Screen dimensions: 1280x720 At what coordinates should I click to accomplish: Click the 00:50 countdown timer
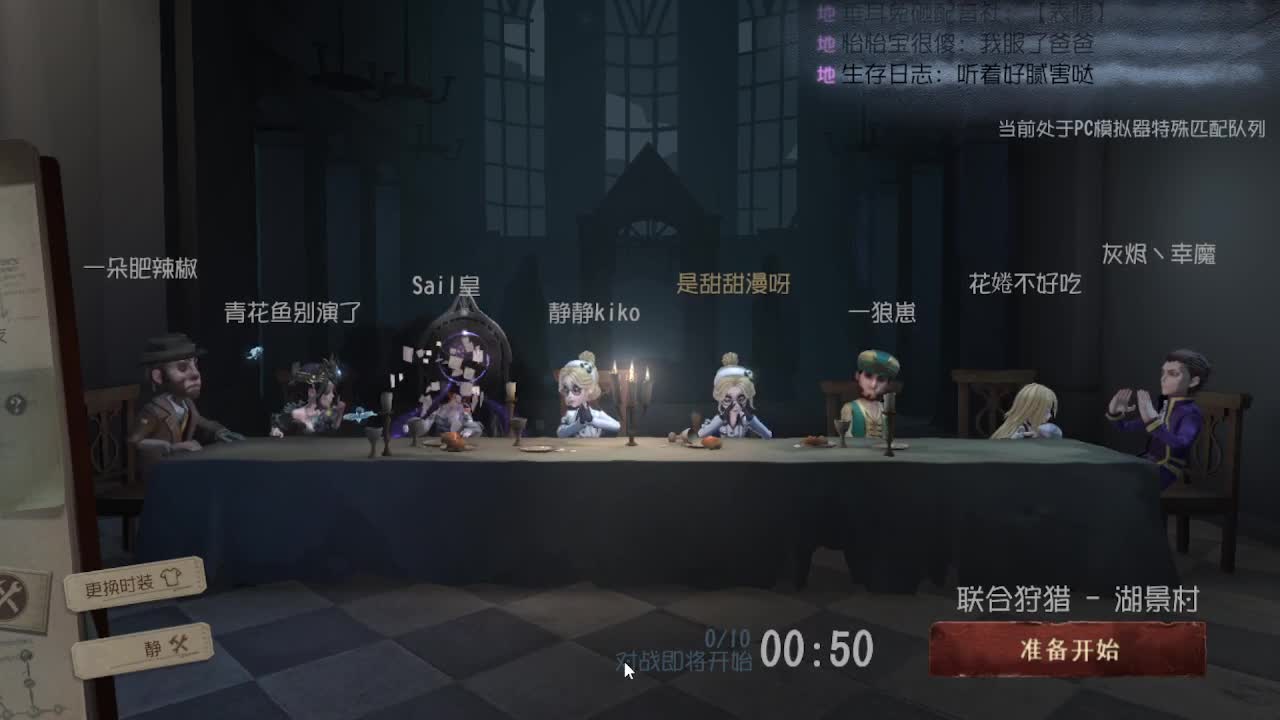(x=816, y=648)
